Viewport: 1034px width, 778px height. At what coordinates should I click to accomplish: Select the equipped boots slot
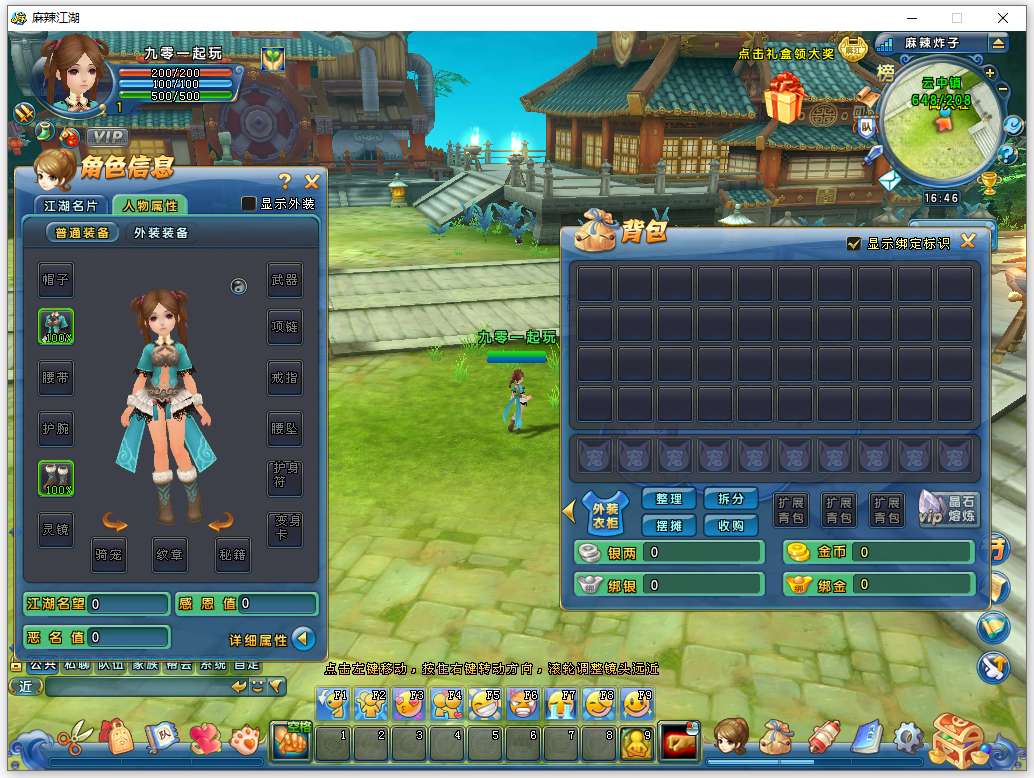[56, 478]
